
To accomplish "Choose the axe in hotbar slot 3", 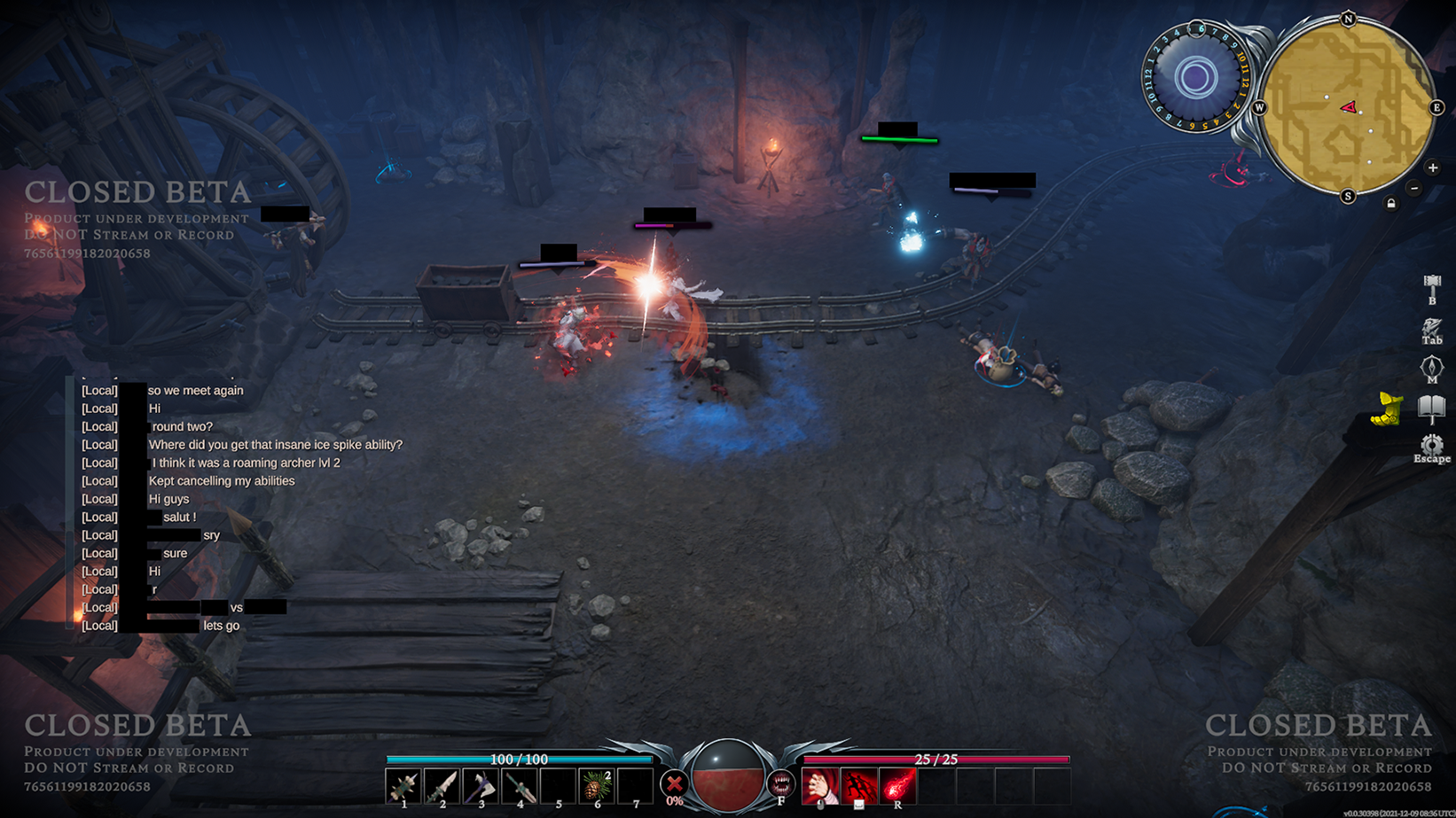I will tap(481, 786).
